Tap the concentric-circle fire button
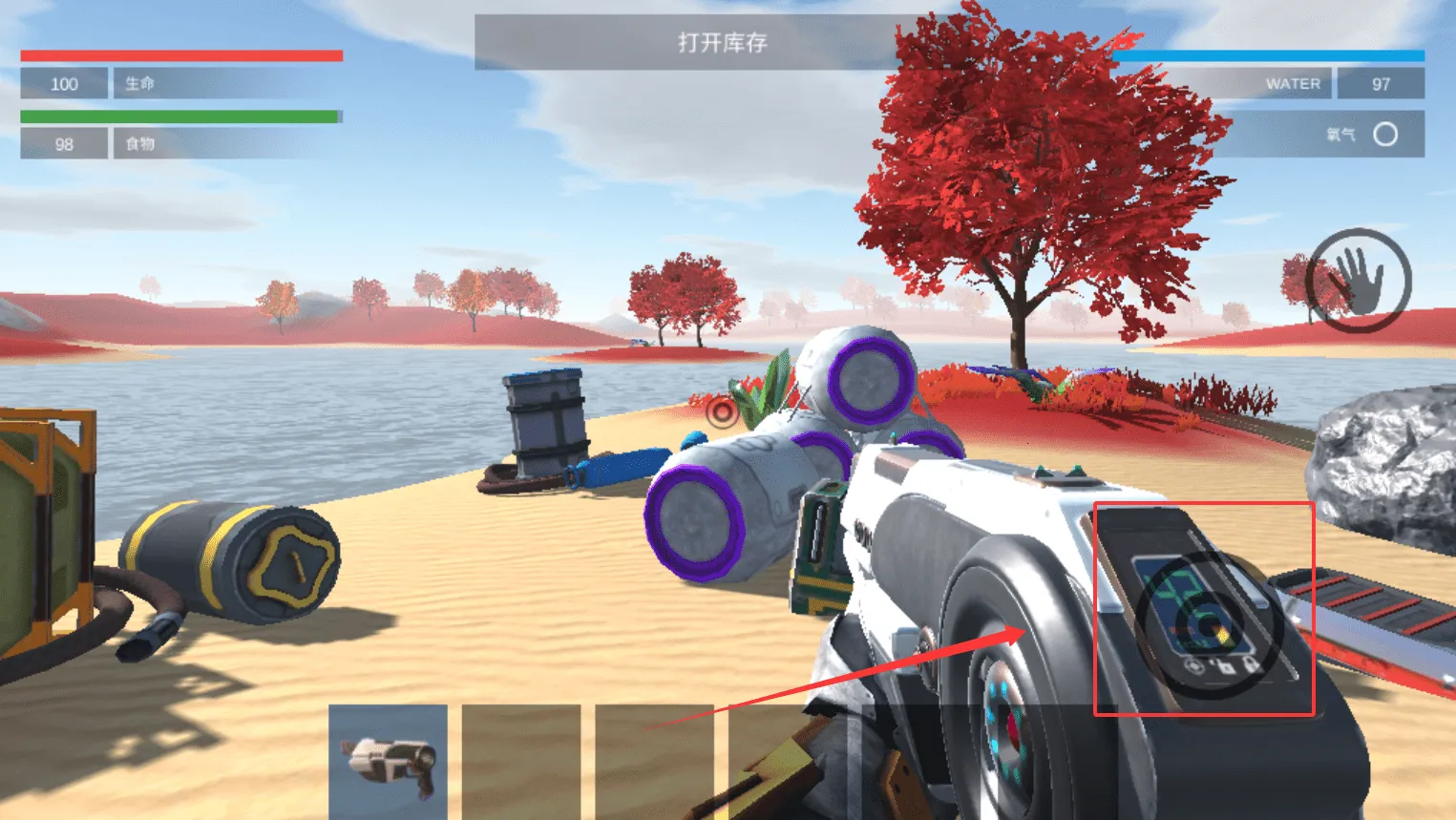1456x820 pixels. point(1208,624)
